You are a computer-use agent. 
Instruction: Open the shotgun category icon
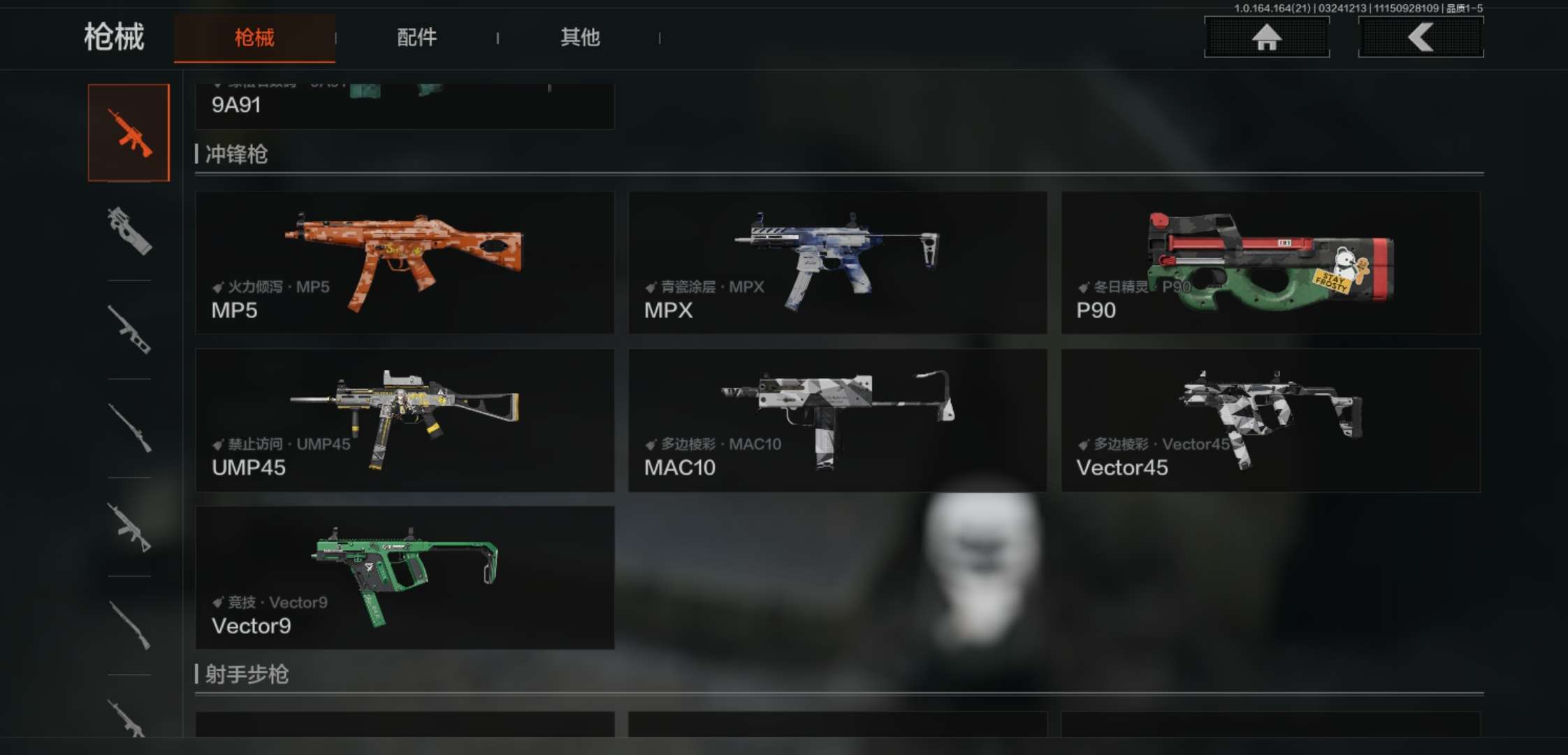[x=129, y=625]
